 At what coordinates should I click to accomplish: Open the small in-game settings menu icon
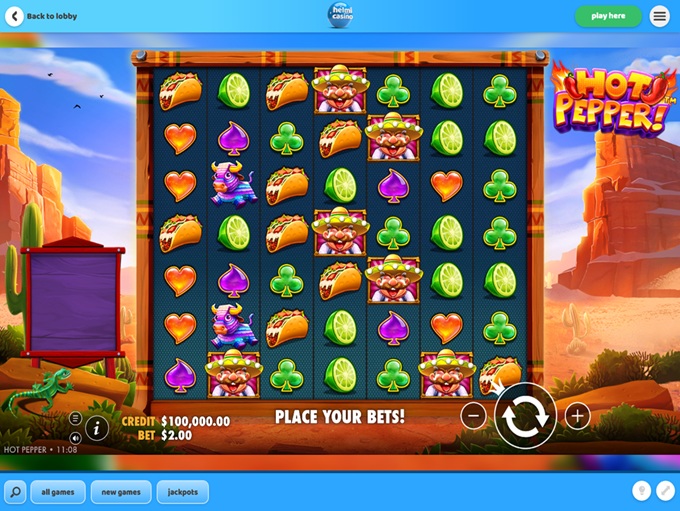pos(75,419)
